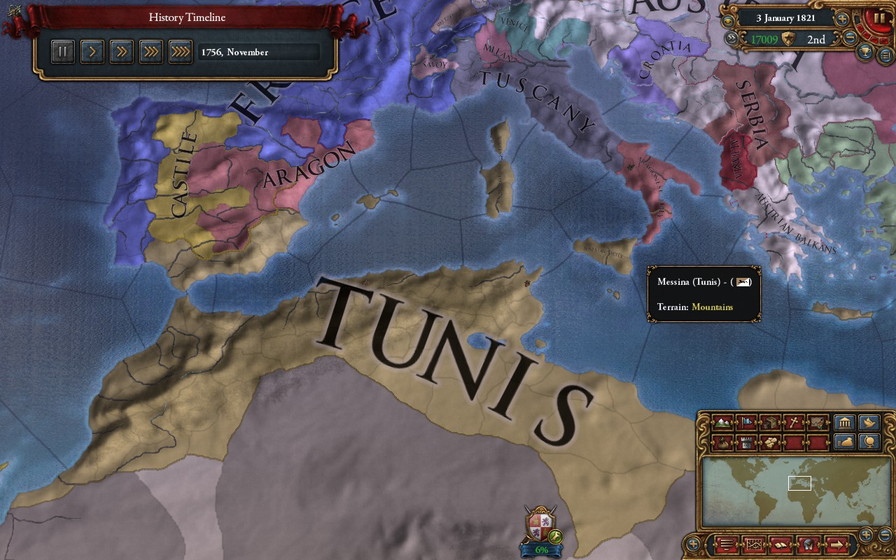This screenshot has height=560, width=896.
Task: Choose the blue globe map mode button
Action: click(870, 441)
